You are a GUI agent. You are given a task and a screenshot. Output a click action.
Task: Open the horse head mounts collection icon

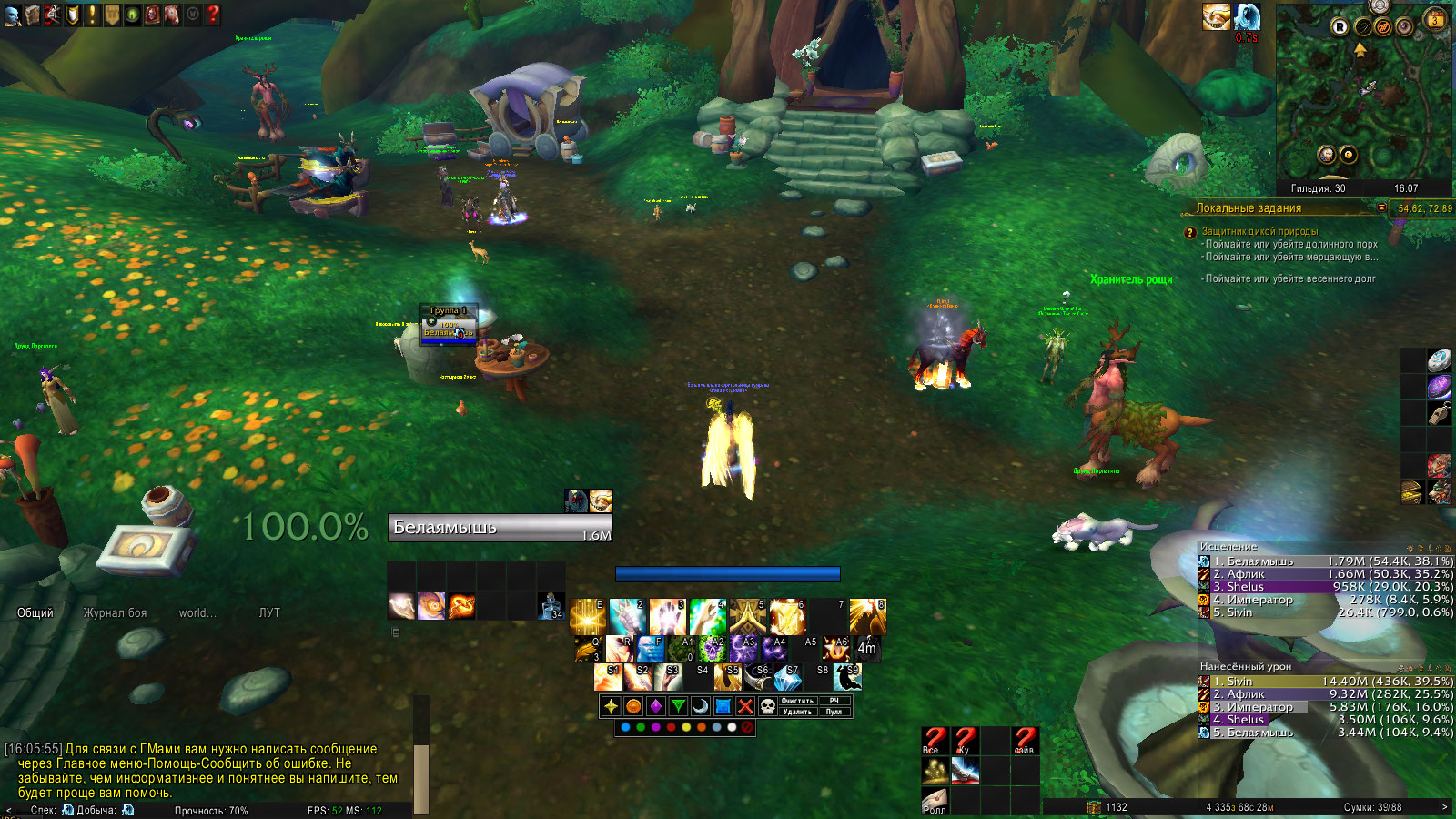click(172, 15)
